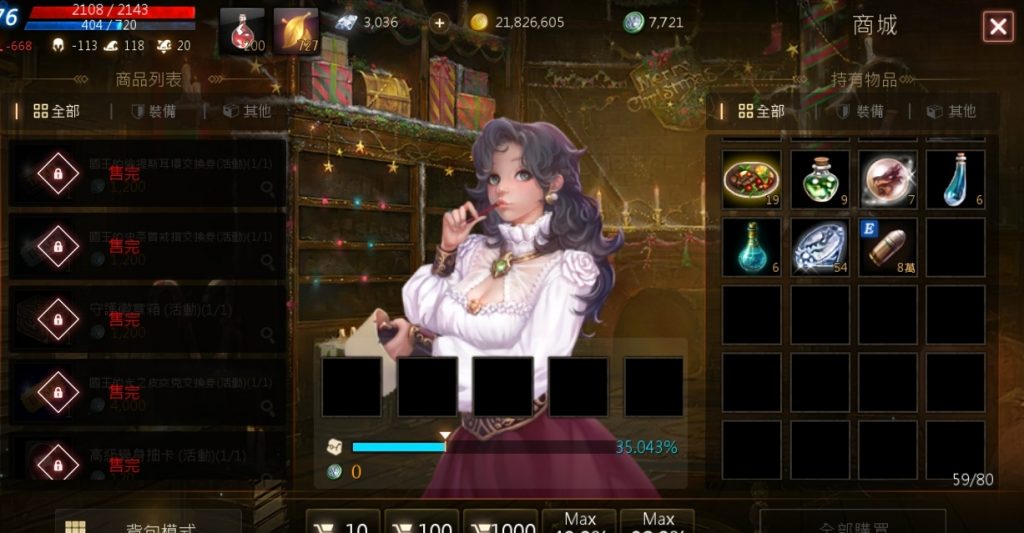Use the red potion quick slot

pyautogui.click(x=241, y=31)
